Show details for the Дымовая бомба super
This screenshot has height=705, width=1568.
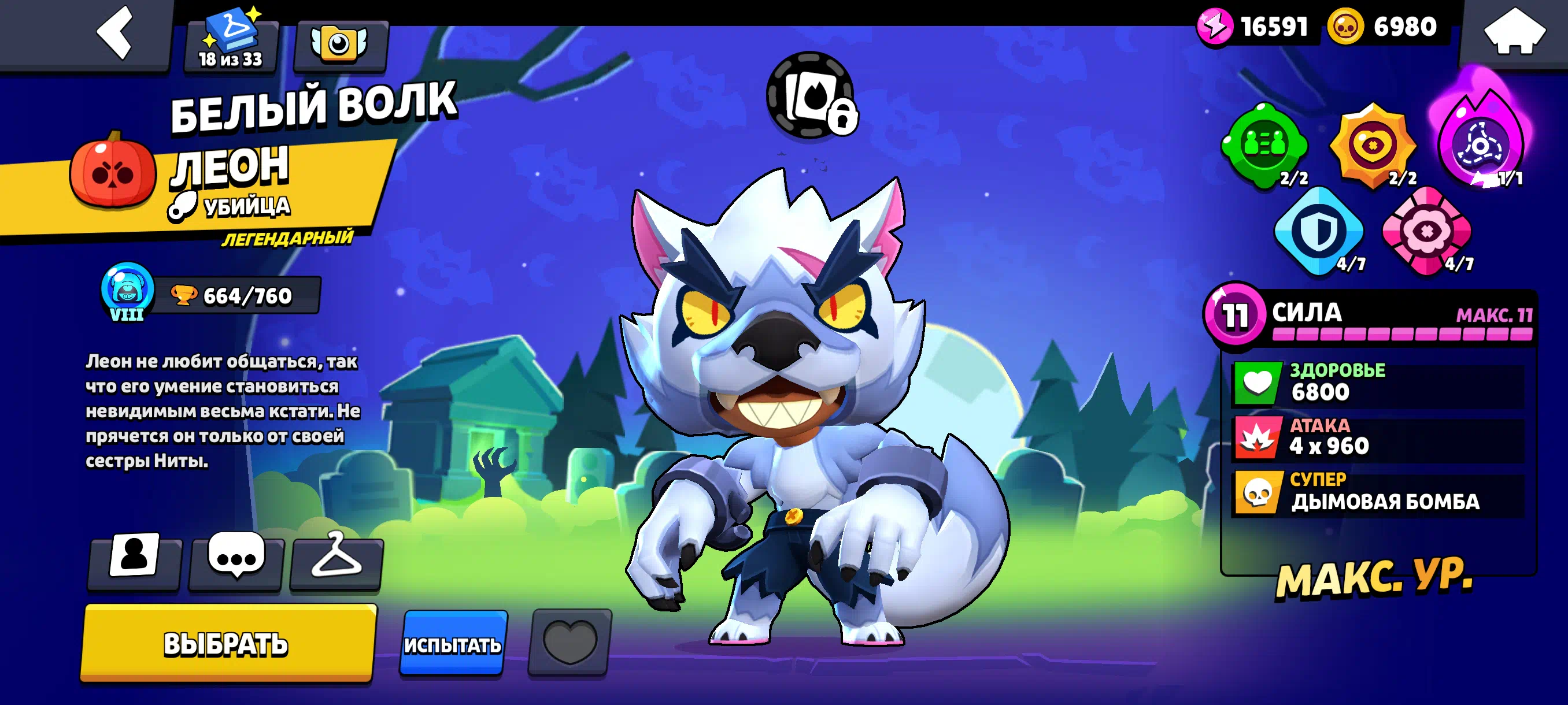(x=1378, y=493)
